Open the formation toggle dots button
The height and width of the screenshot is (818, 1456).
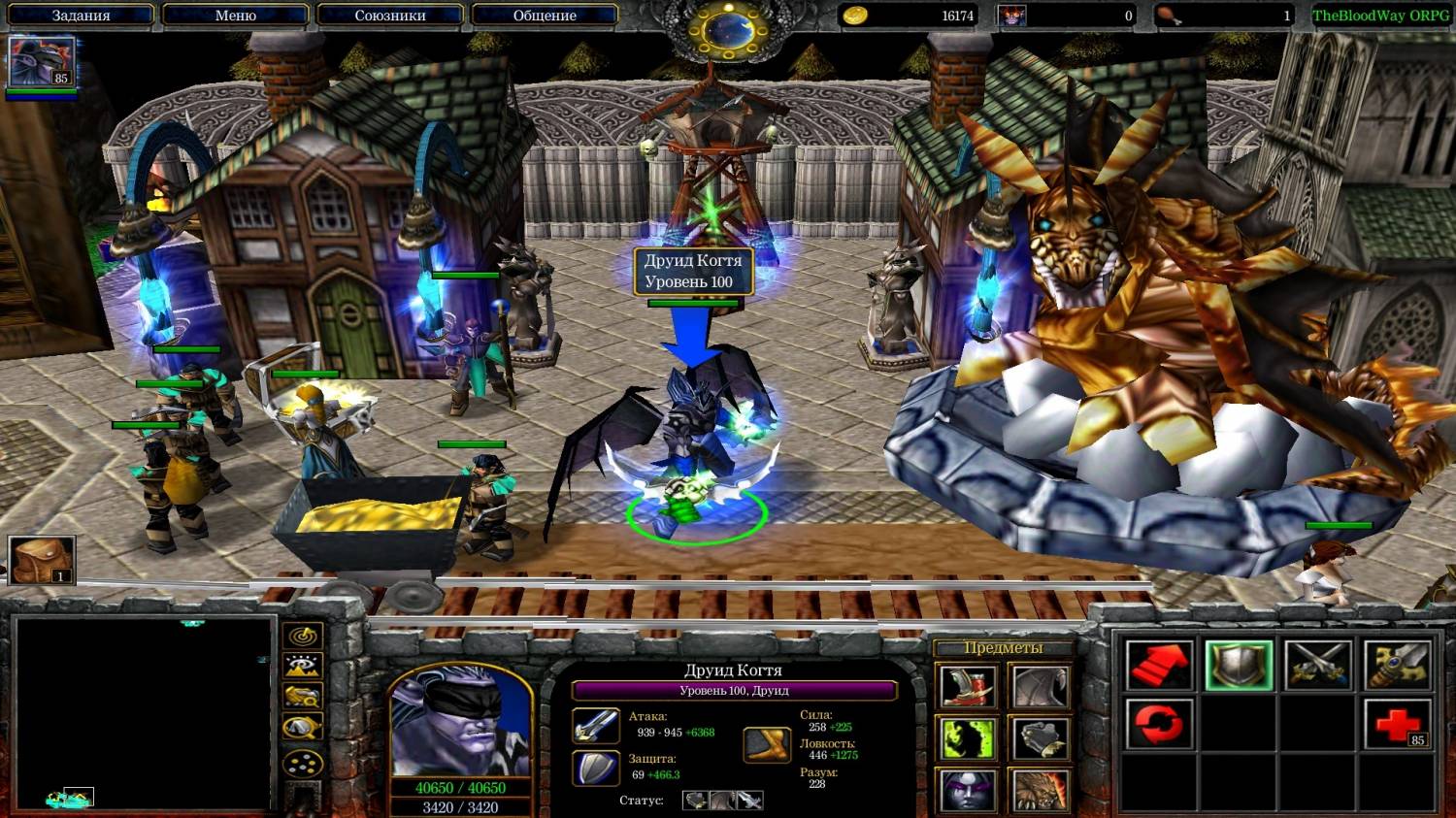[x=303, y=764]
